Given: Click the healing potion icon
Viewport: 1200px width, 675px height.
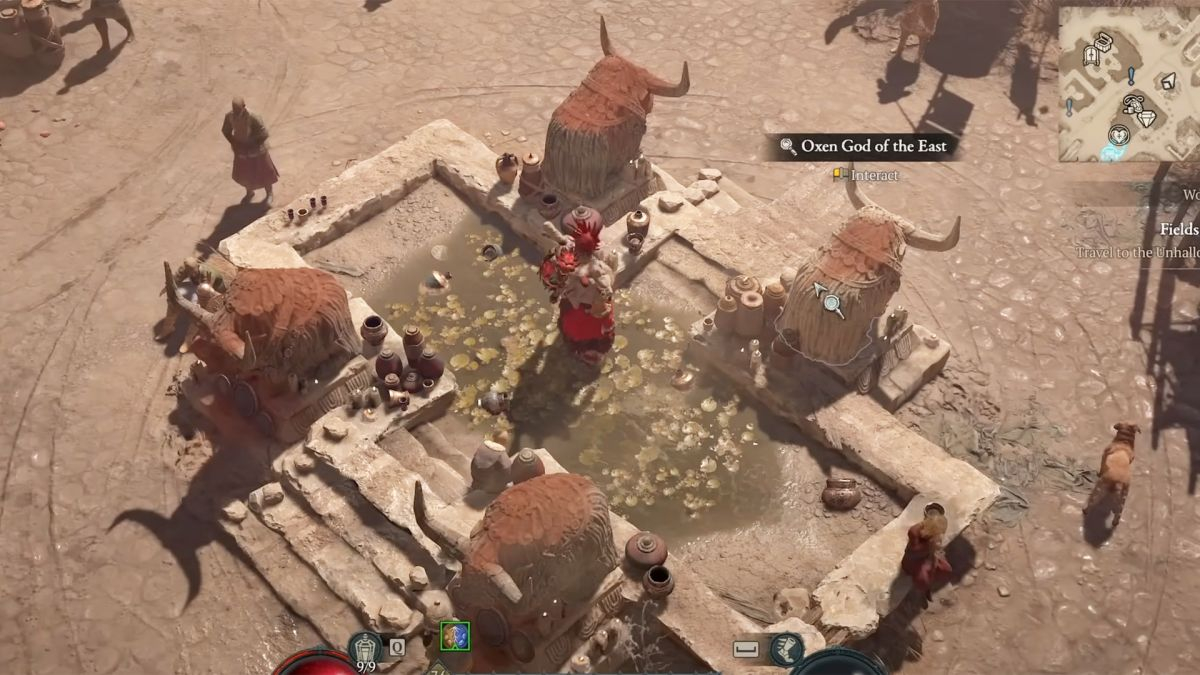Looking at the screenshot, I should click(x=365, y=647).
